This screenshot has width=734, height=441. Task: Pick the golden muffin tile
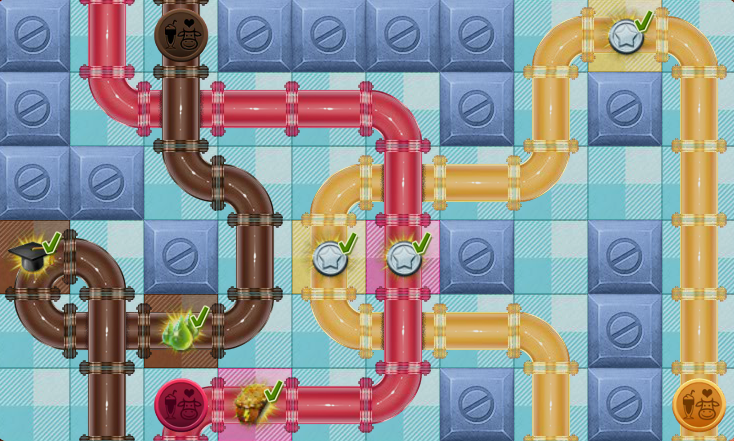[250, 403]
